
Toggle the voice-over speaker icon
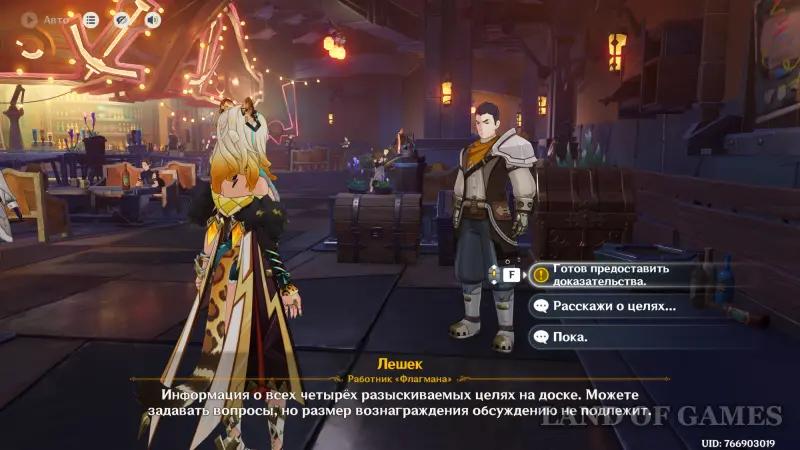(153, 19)
